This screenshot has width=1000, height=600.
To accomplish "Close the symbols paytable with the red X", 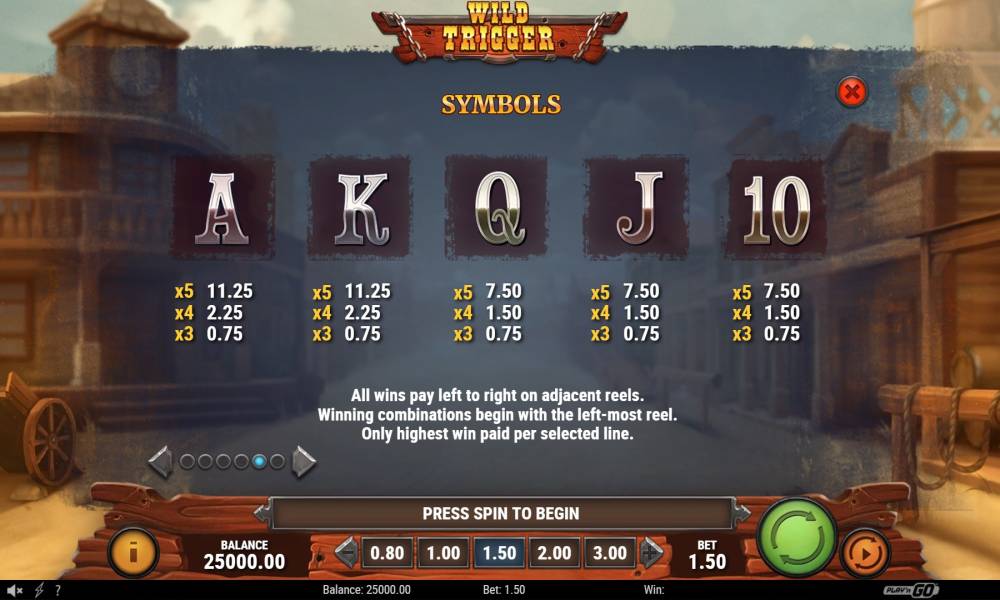I will pos(852,93).
